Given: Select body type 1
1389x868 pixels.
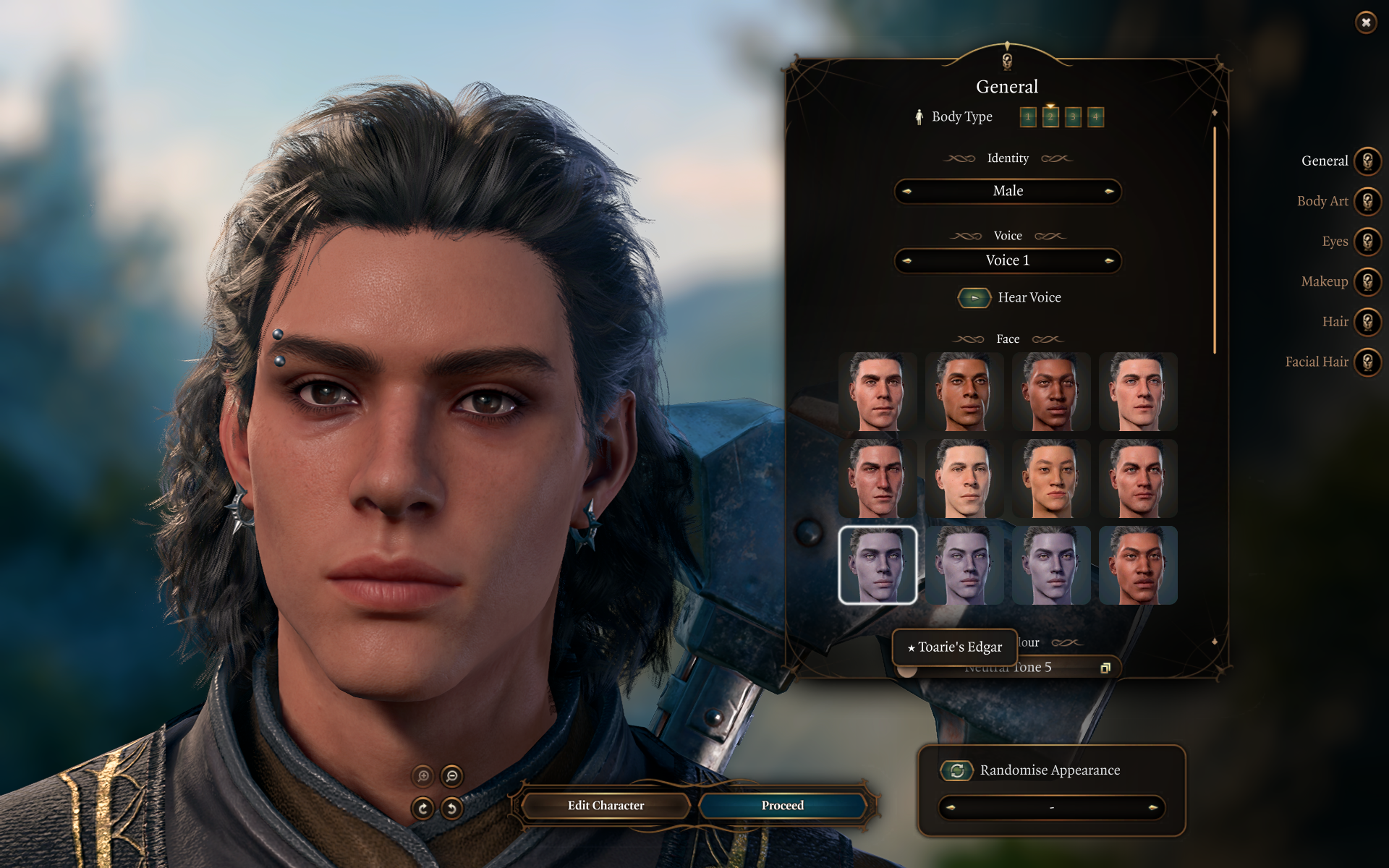Looking at the screenshot, I should [x=1027, y=117].
